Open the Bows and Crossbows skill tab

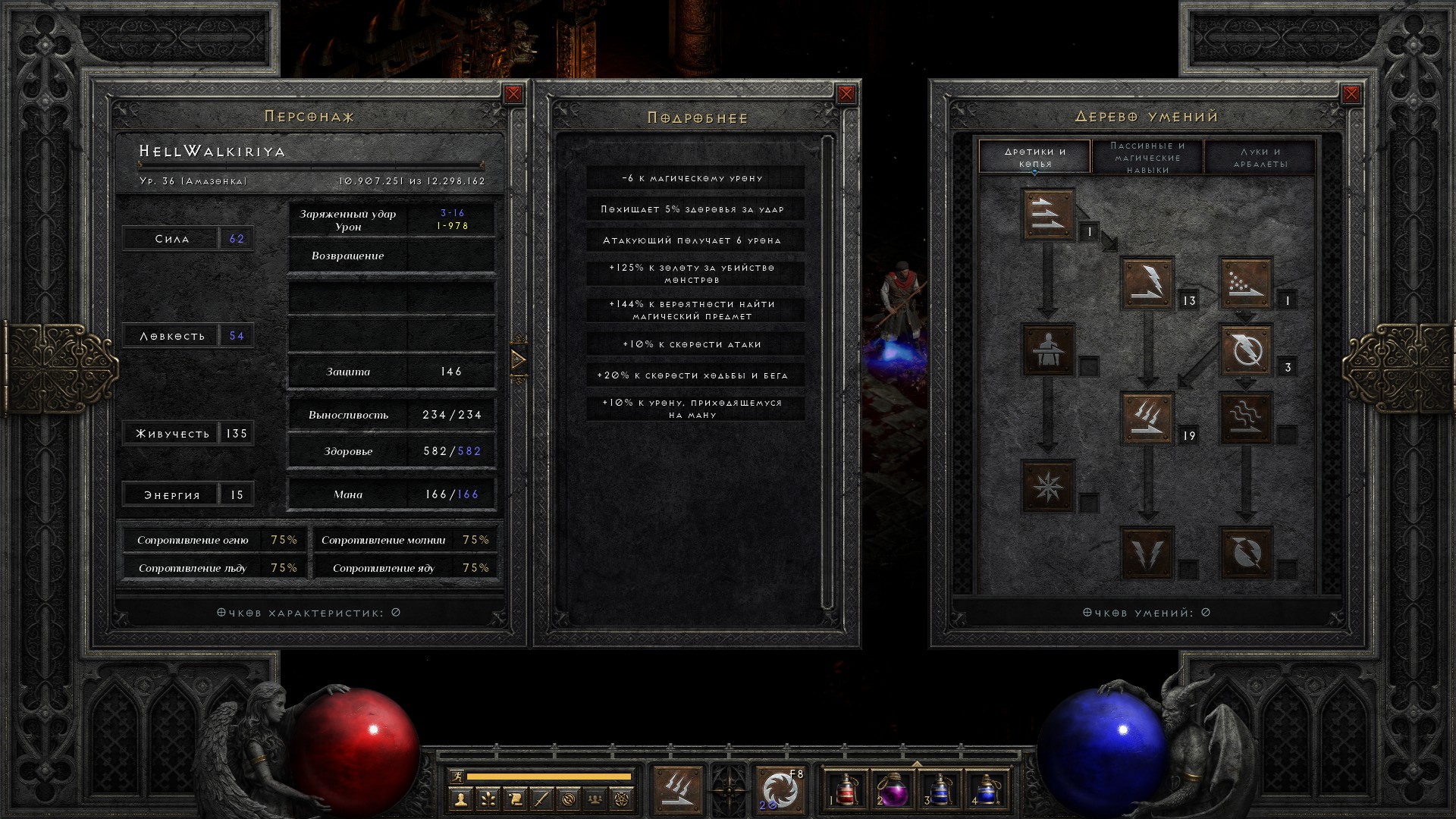1260,157
